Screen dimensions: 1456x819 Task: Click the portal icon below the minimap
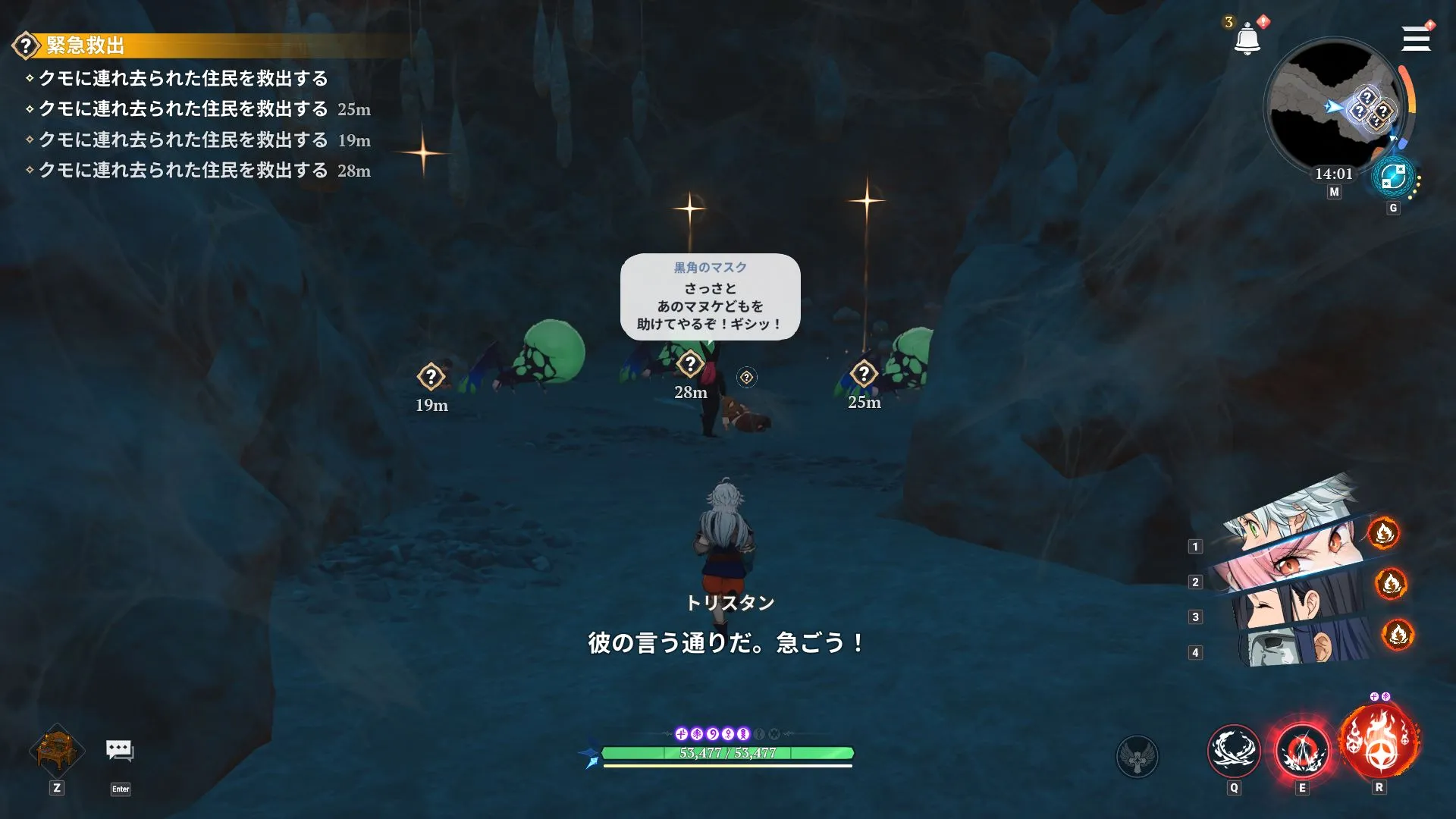pyautogui.click(x=1394, y=178)
